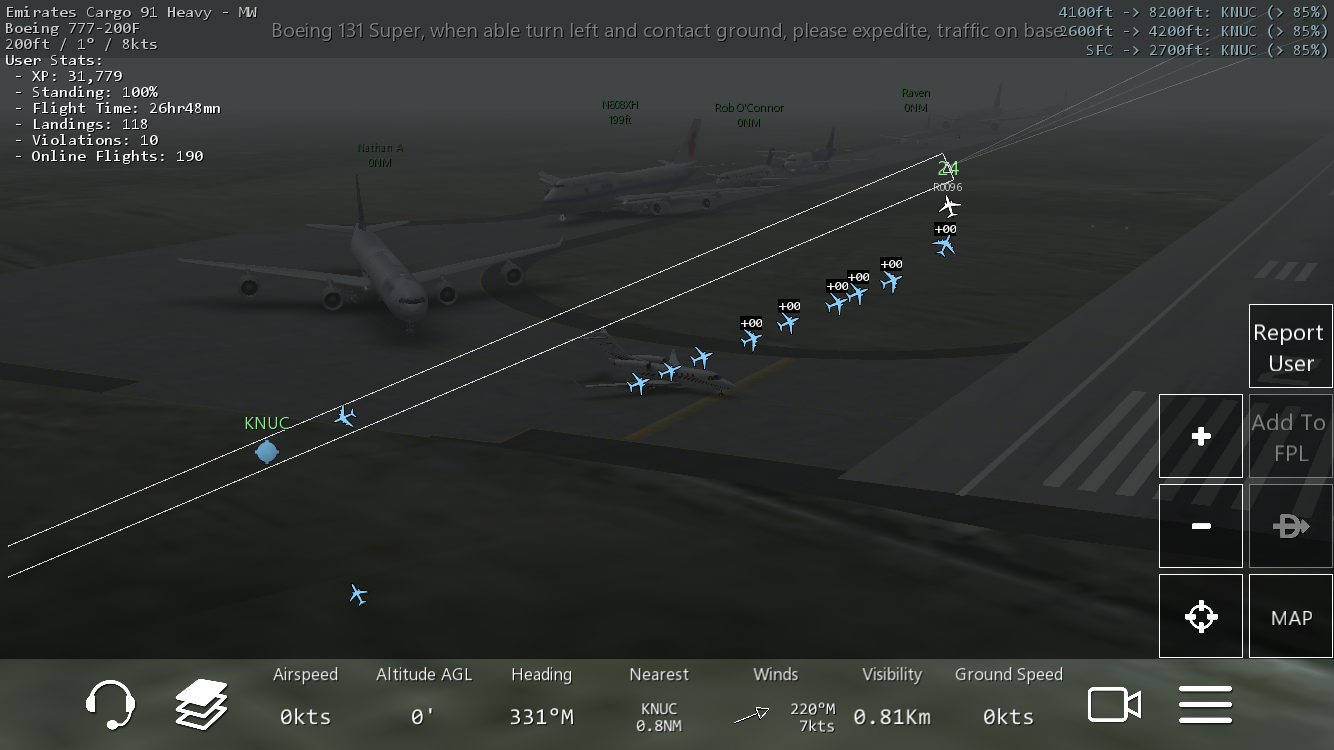1334x750 pixels.
Task: Open the hamburger main menu
Action: click(x=1205, y=705)
